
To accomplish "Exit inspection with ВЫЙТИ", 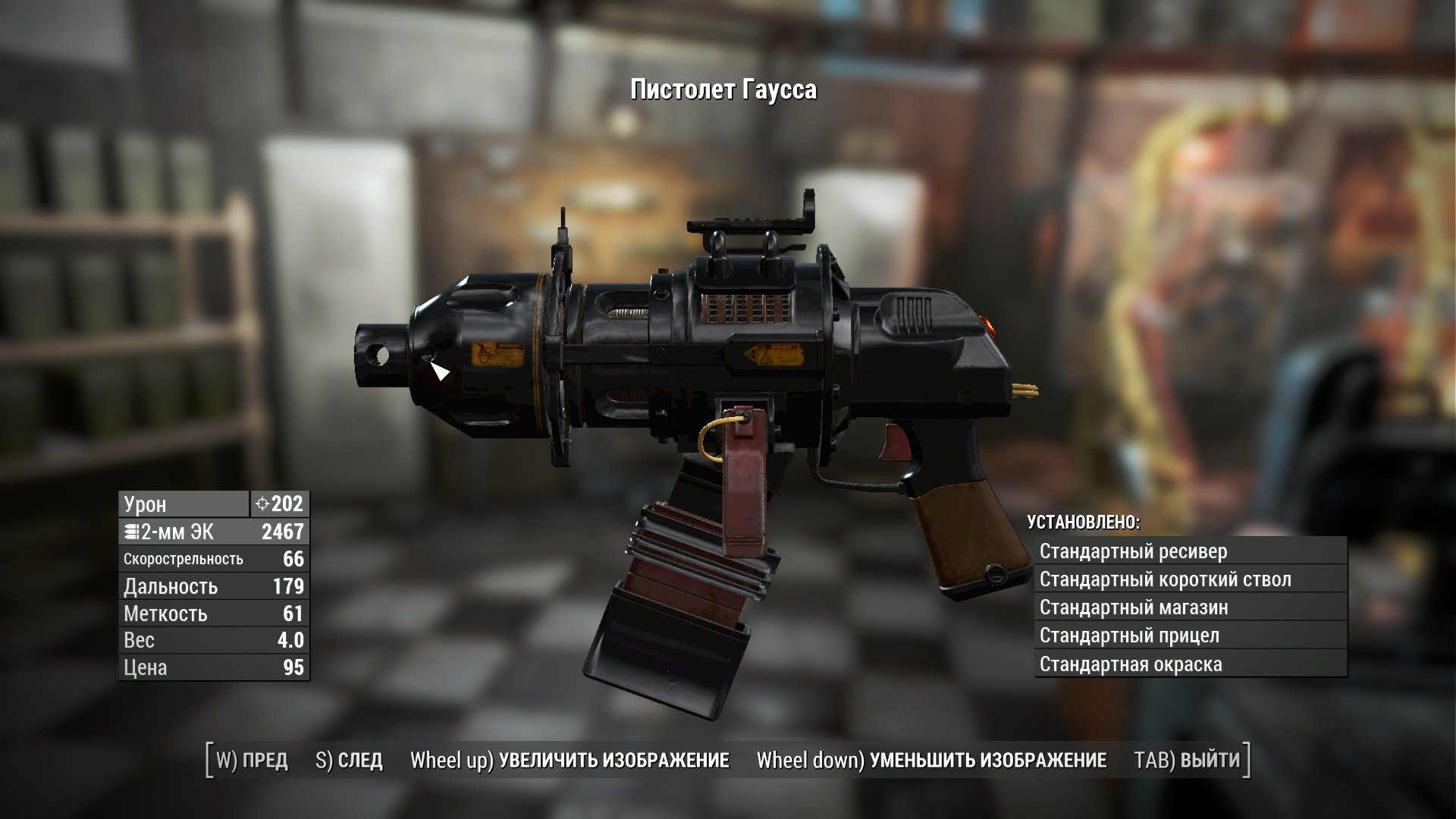I will (1188, 761).
